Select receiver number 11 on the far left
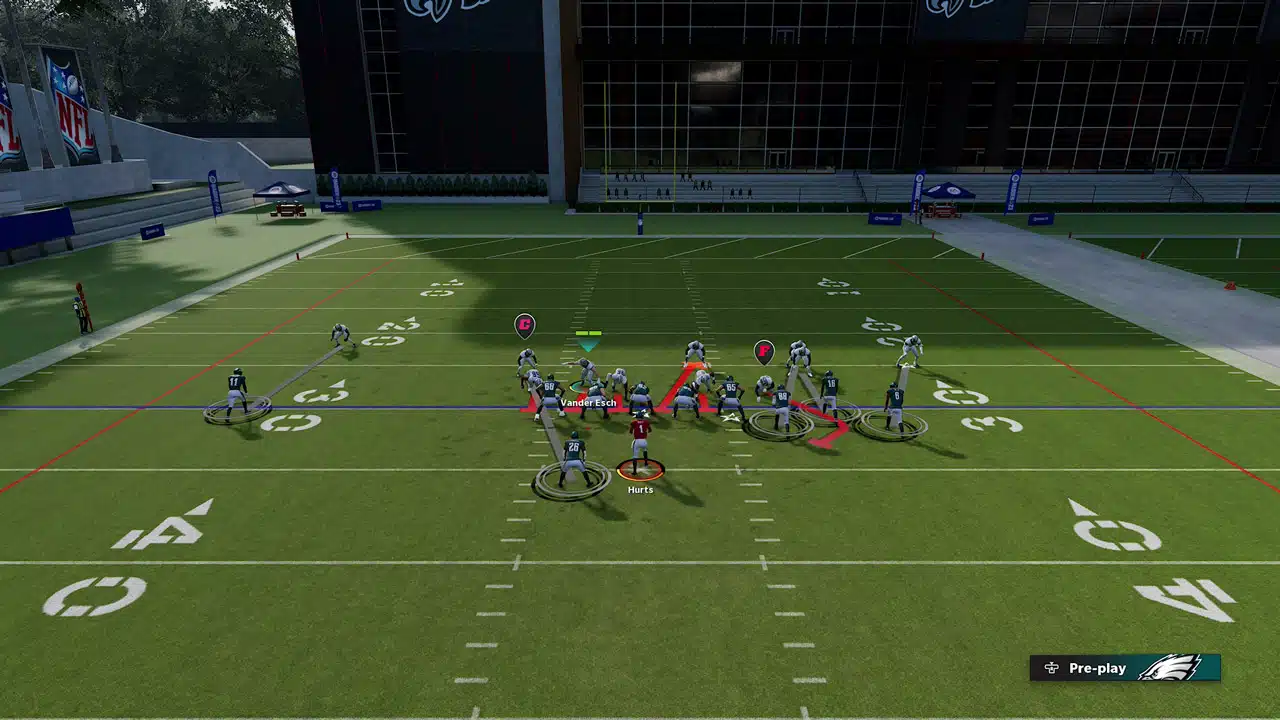Image resolution: width=1280 pixels, height=720 pixels. 235,381
